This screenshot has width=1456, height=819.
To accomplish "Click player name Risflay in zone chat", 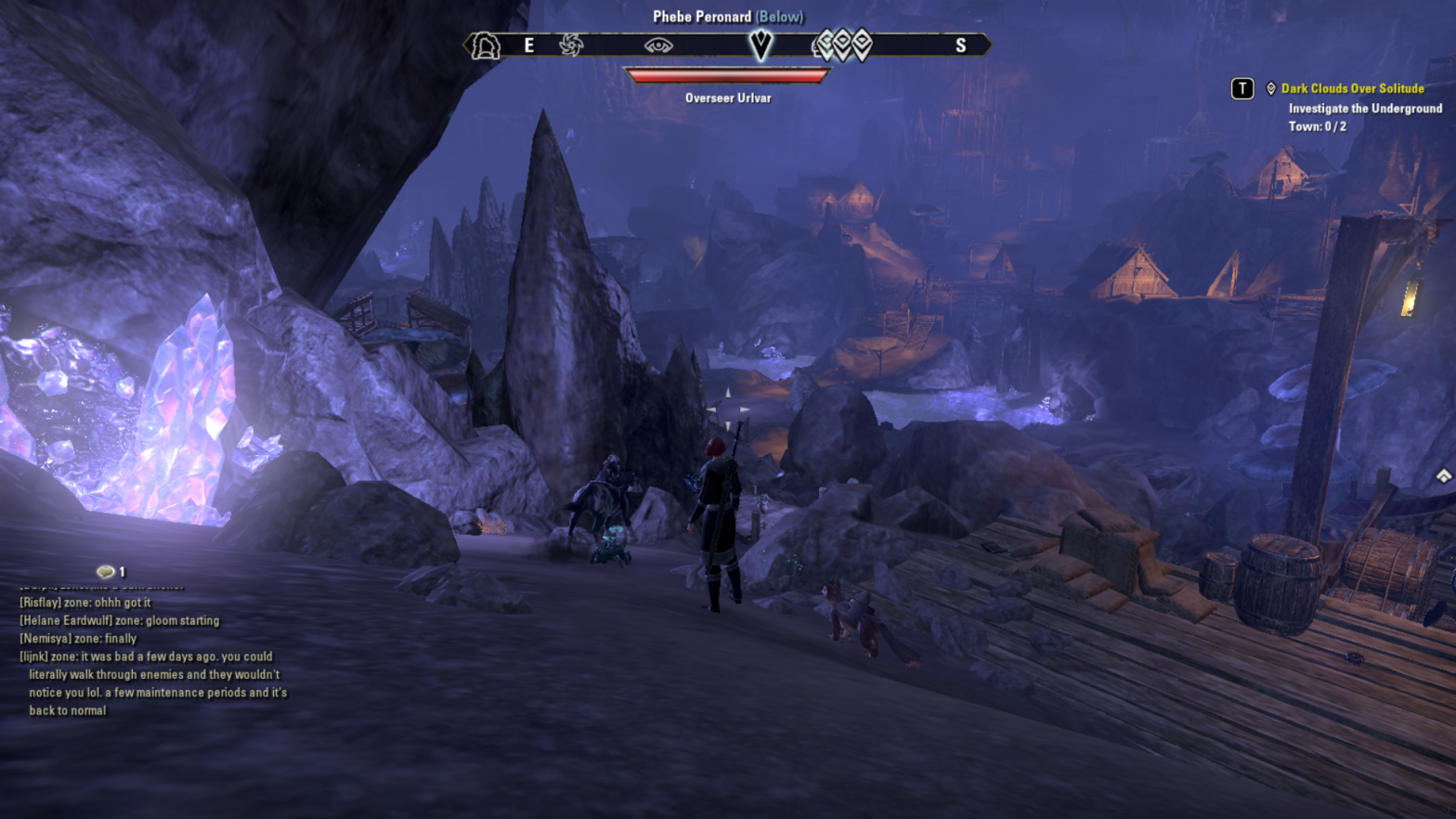I will click(x=40, y=603).
